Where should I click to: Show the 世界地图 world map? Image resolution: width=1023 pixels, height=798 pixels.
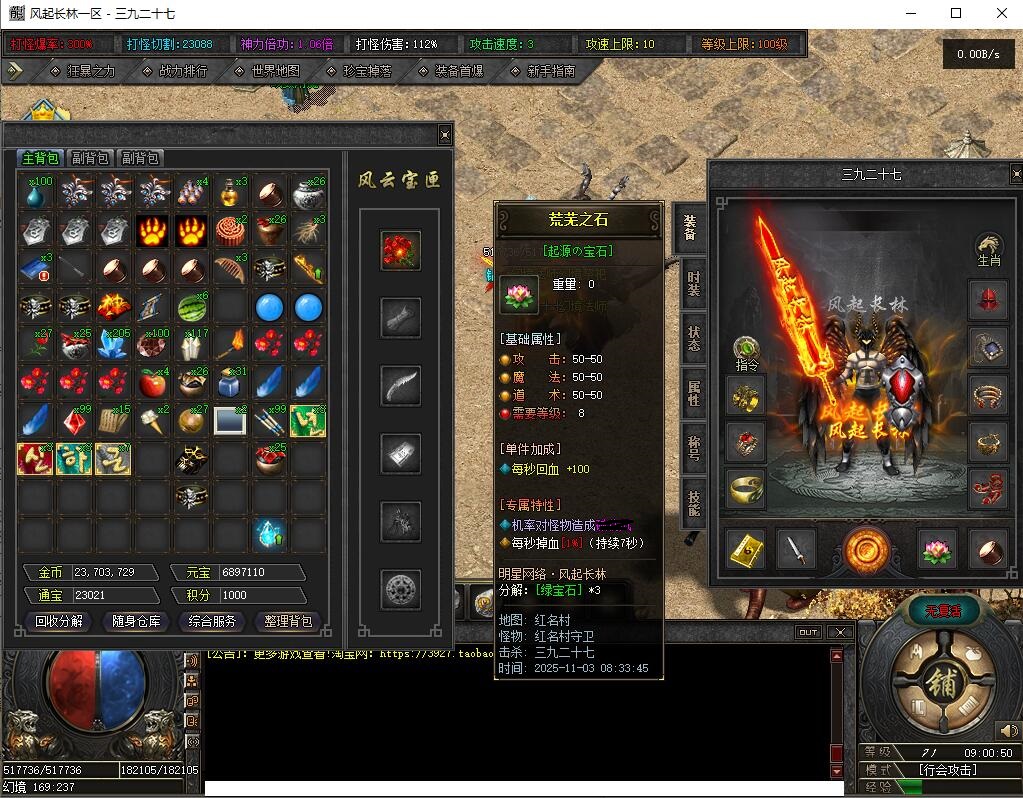277,71
